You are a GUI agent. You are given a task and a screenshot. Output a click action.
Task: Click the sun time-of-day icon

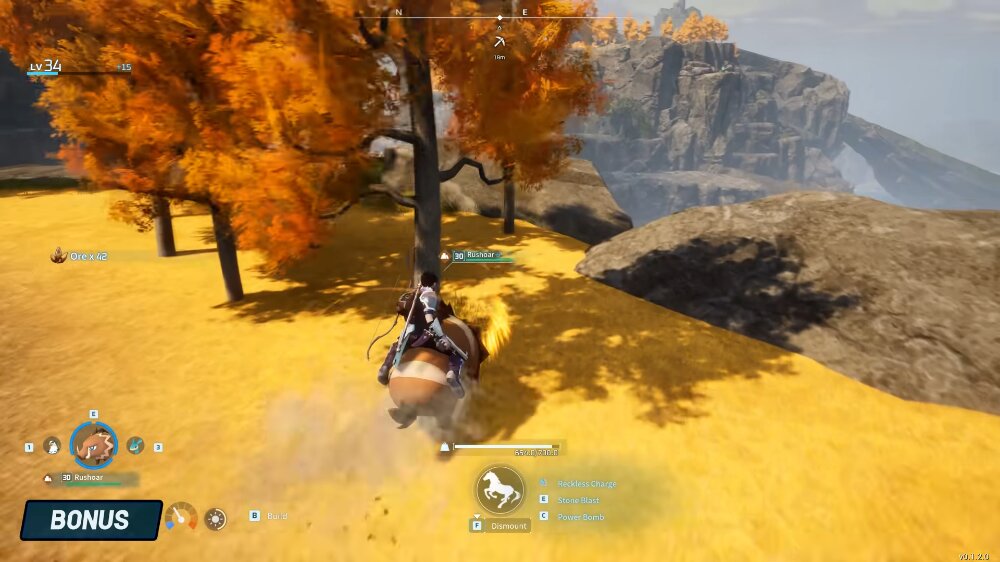tap(215, 518)
